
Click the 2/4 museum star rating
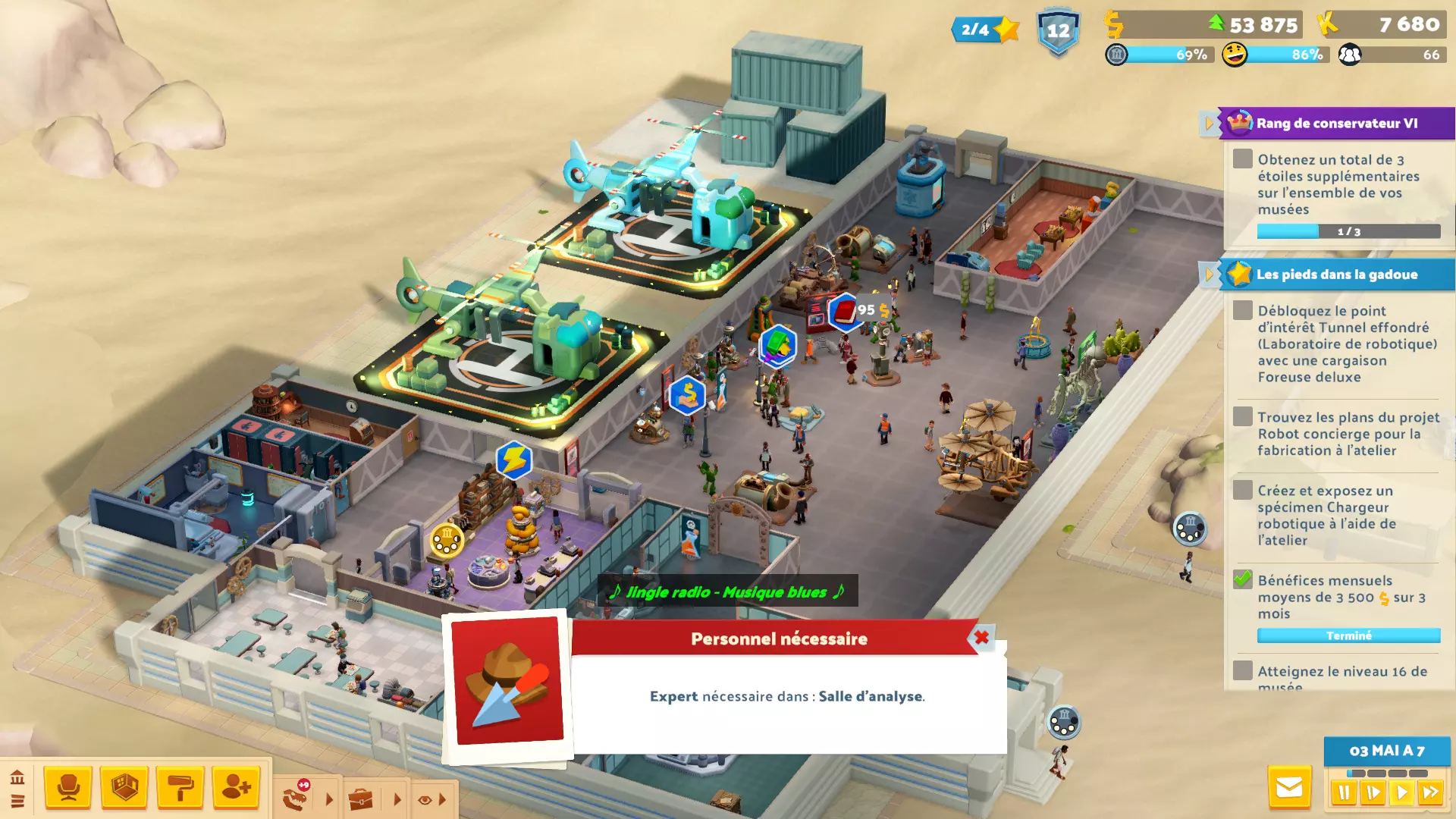coord(985,30)
